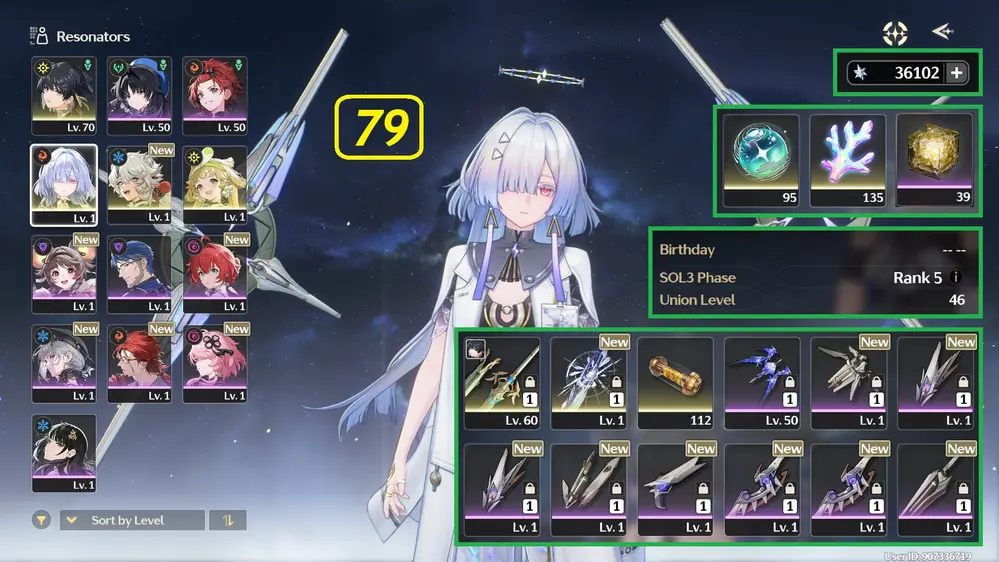Image resolution: width=999 pixels, height=562 pixels.
Task: Pick the Lv. 50 red-haired resonator
Action: click(x=214, y=95)
